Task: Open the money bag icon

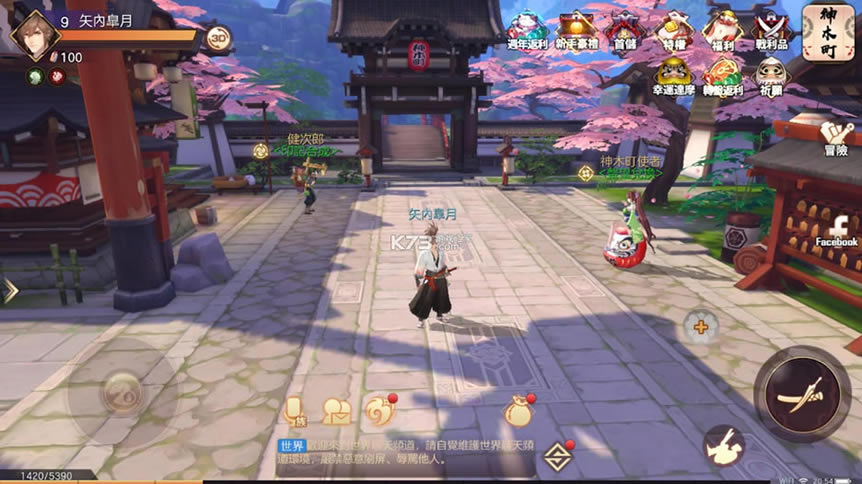Action: point(519,411)
